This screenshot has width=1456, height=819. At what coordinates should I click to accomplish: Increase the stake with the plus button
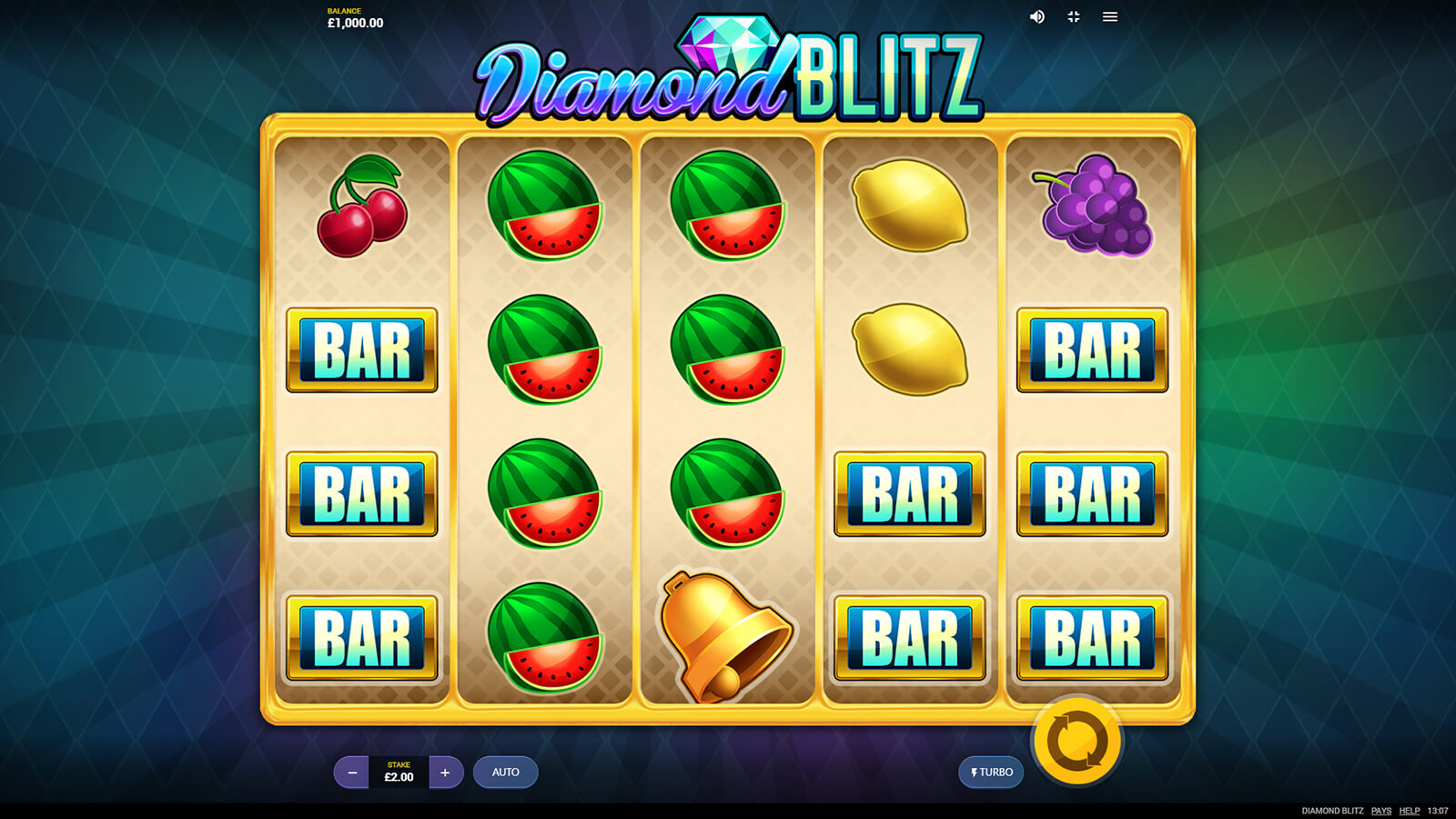tap(445, 773)
